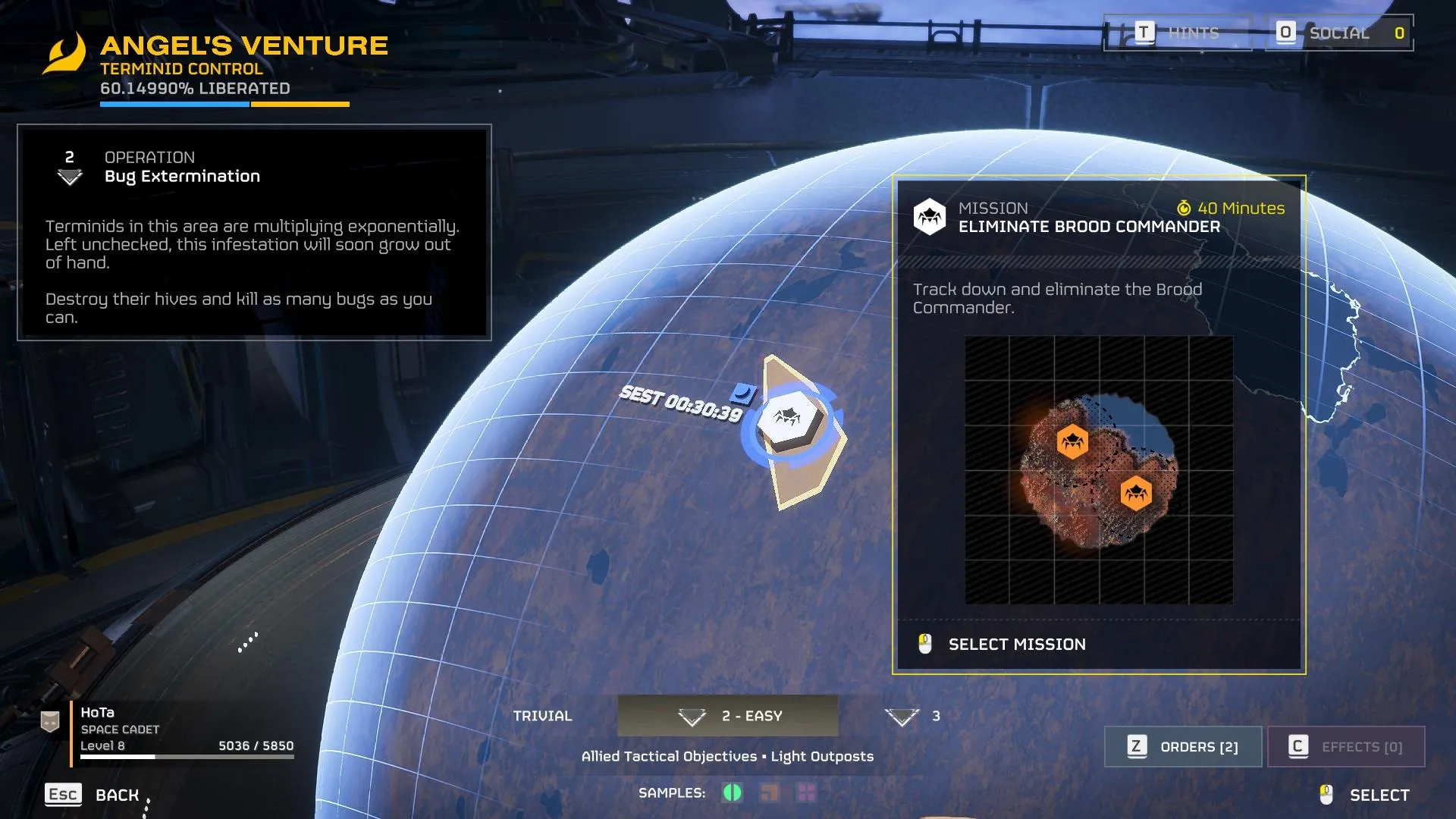Go back with the Back button
Viewport: 1456px width, 819px height.
[93, 795]
